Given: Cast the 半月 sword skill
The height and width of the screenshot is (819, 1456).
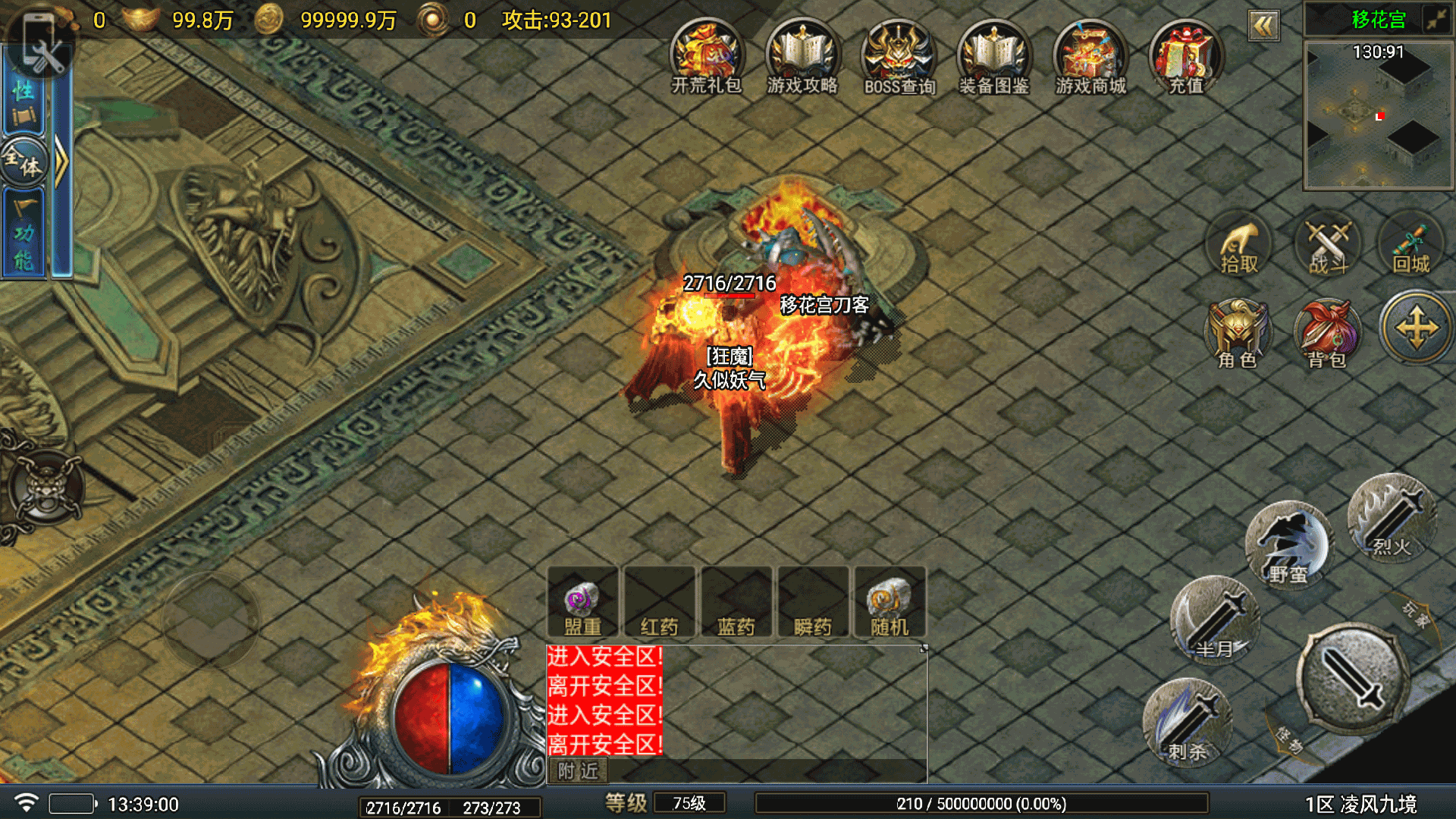Looking at the screenshot, I should pos(1215,619).
